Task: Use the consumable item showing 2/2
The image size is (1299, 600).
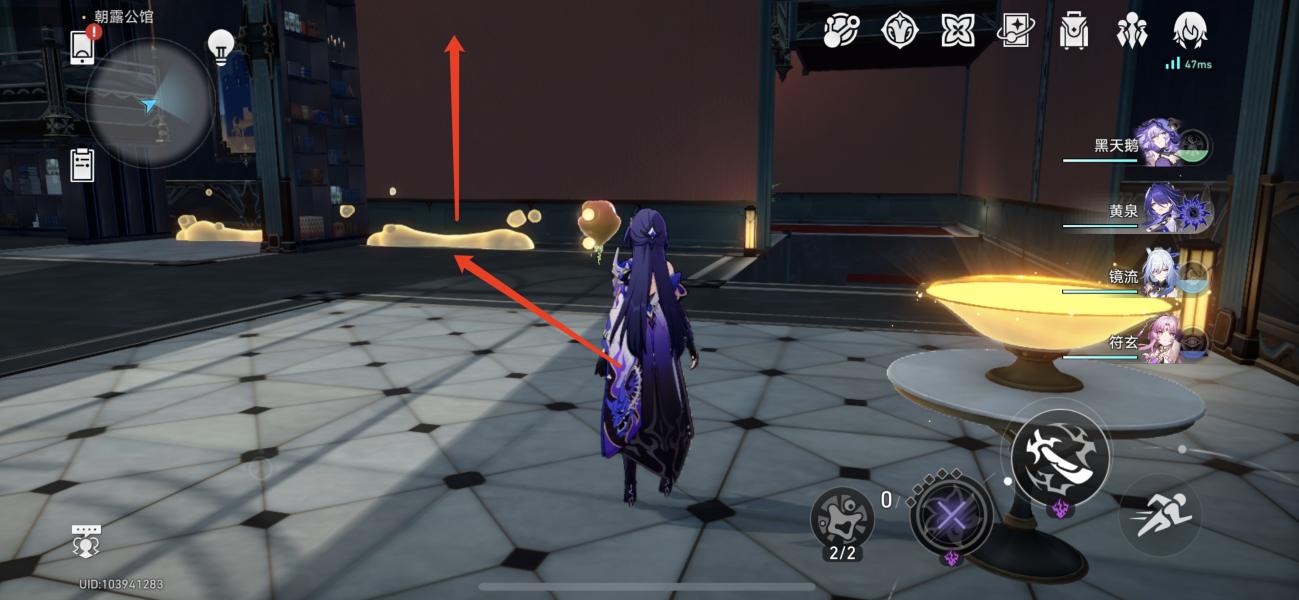Action: point(842,517)
